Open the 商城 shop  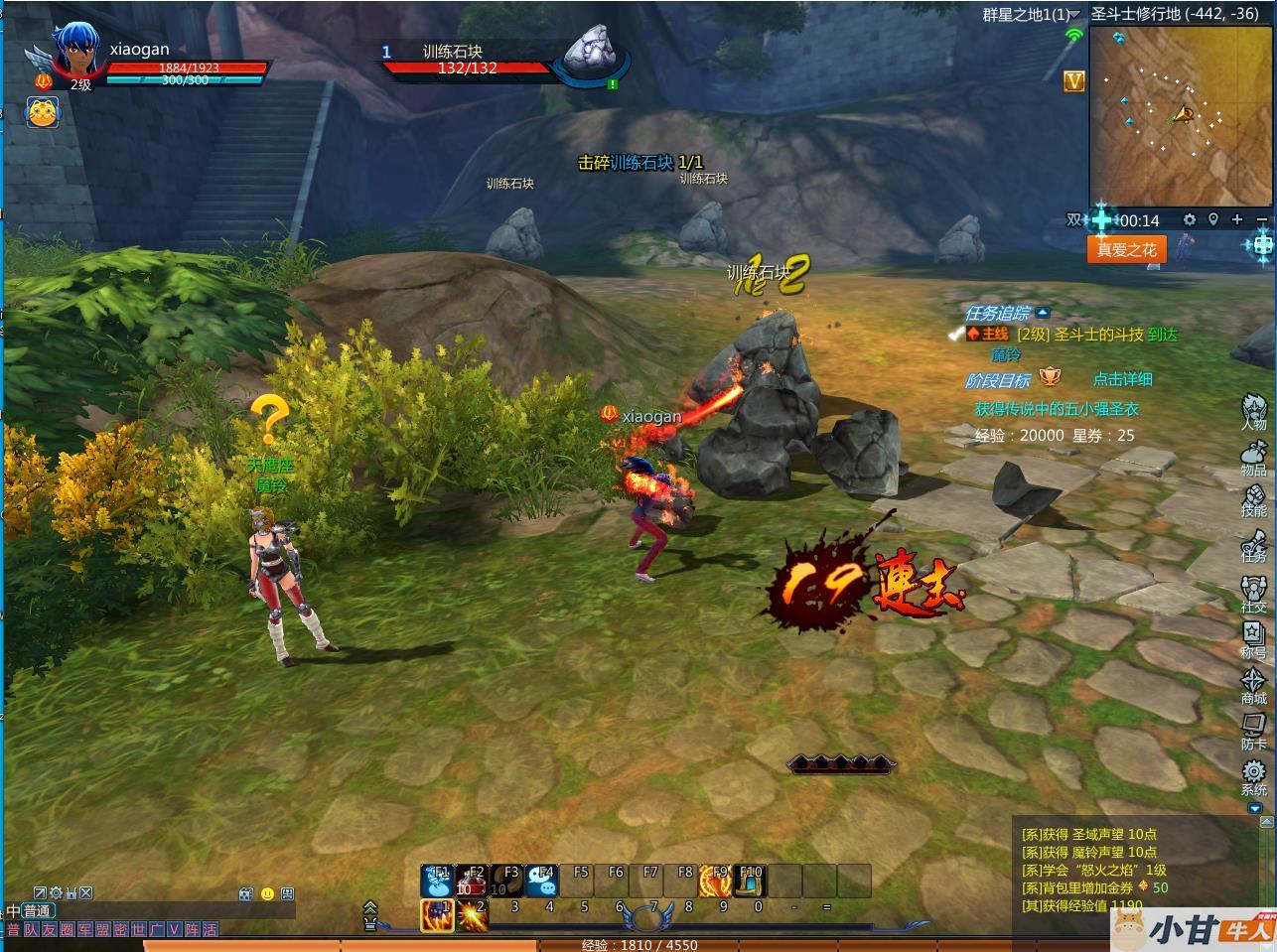pyautogui.click(x=1253, y=685)
